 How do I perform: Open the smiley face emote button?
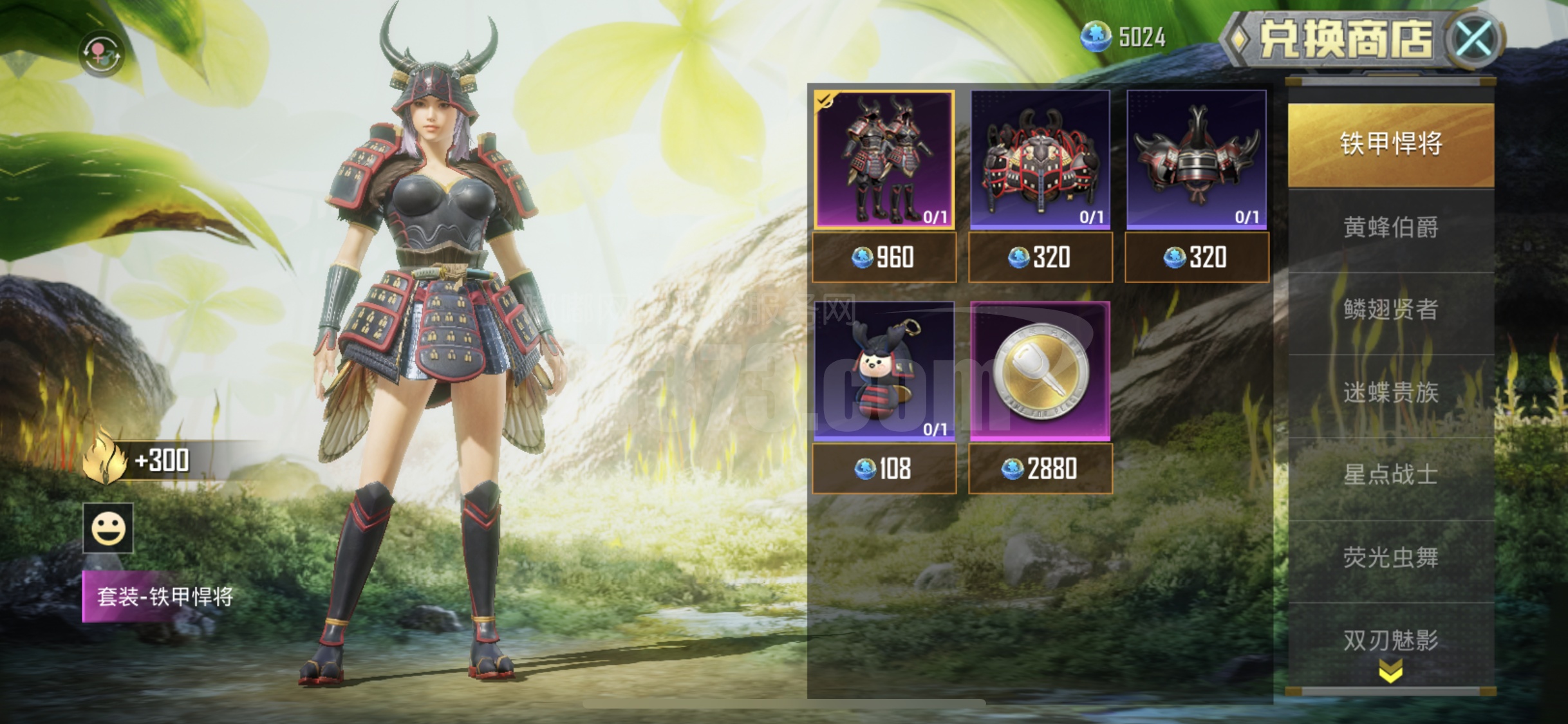108,528
